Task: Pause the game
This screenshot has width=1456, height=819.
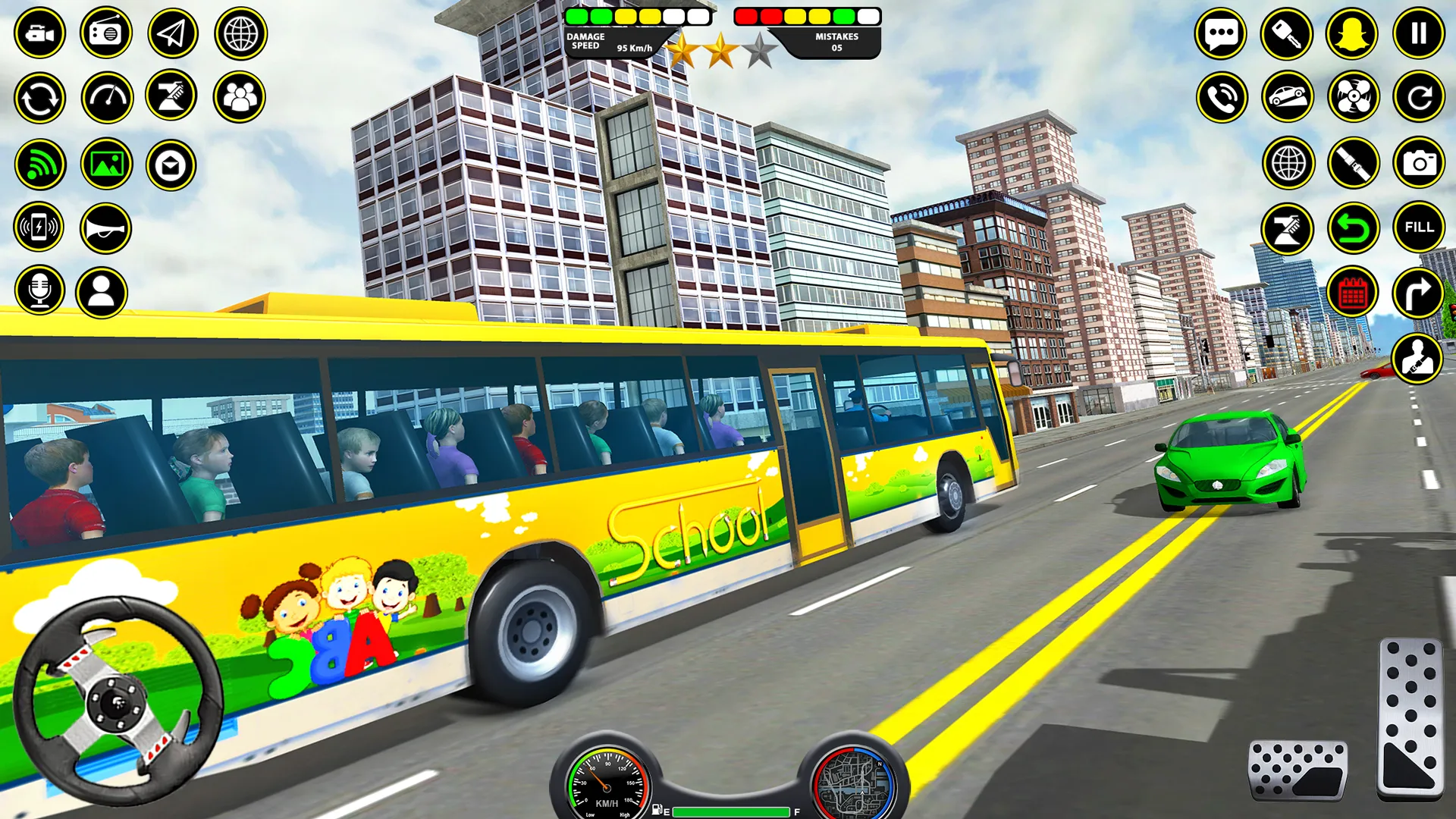Action: click(1417, 33)
